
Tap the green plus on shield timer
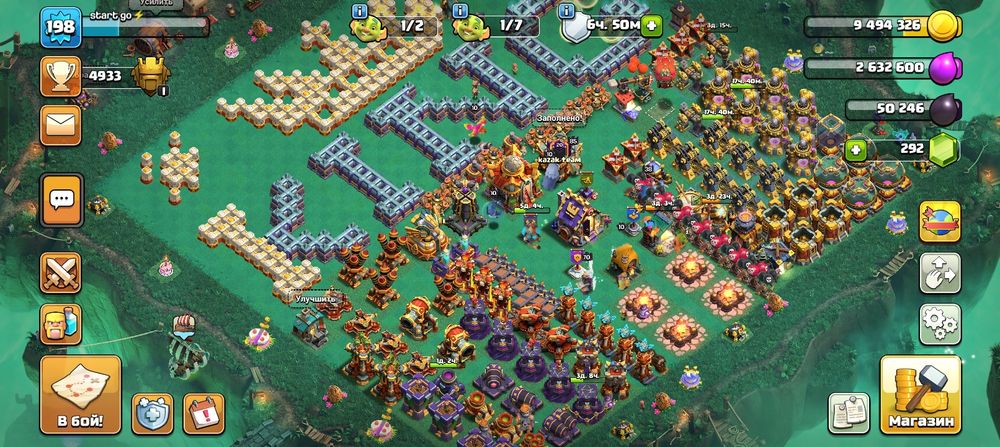pyautogui.click(x=652, y=26)
